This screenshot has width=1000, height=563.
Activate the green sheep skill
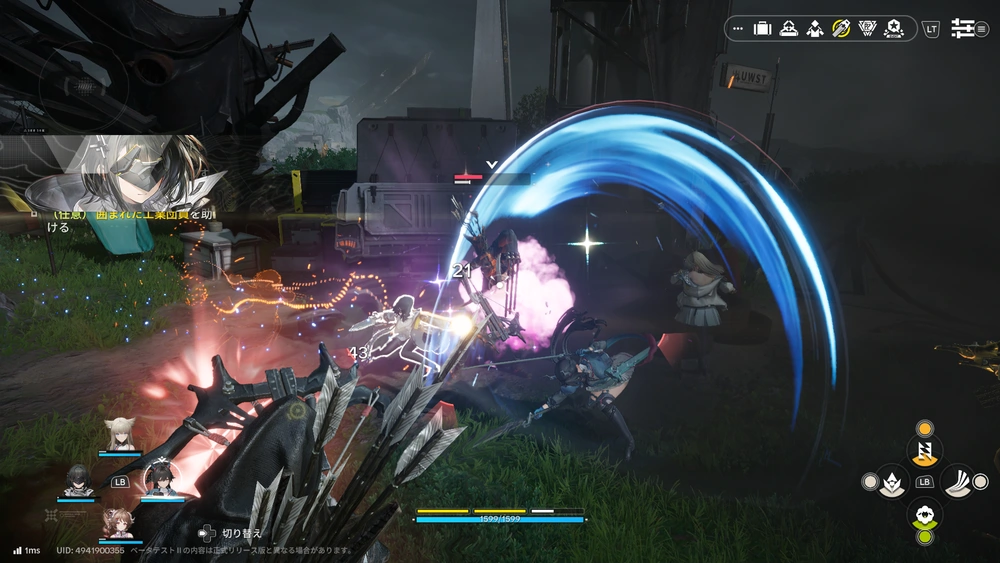coord(924,515)
